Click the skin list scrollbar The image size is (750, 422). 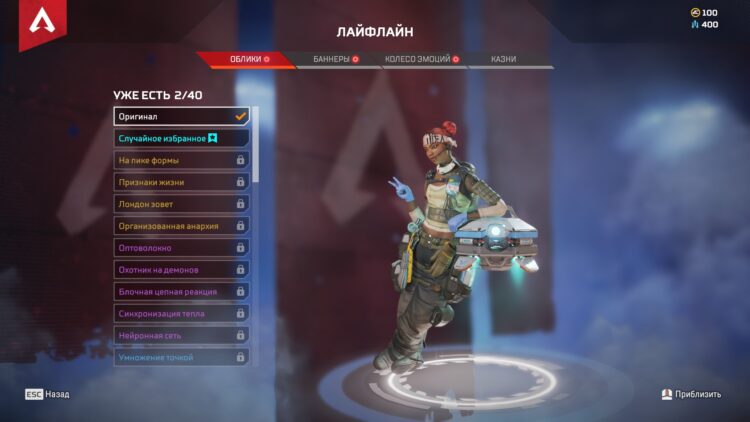(256, 145)
